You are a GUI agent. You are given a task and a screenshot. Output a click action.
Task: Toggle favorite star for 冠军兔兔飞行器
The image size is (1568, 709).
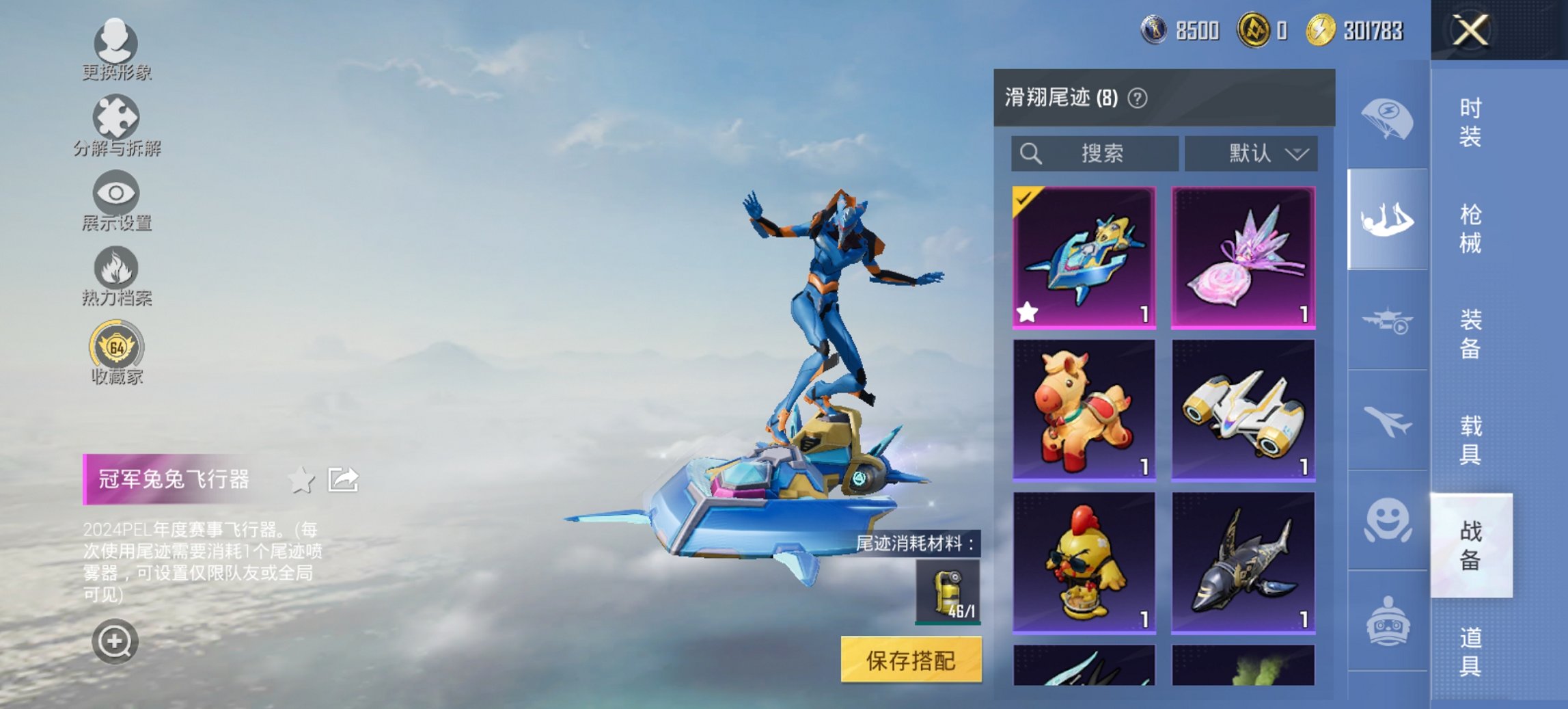point(301,480)
